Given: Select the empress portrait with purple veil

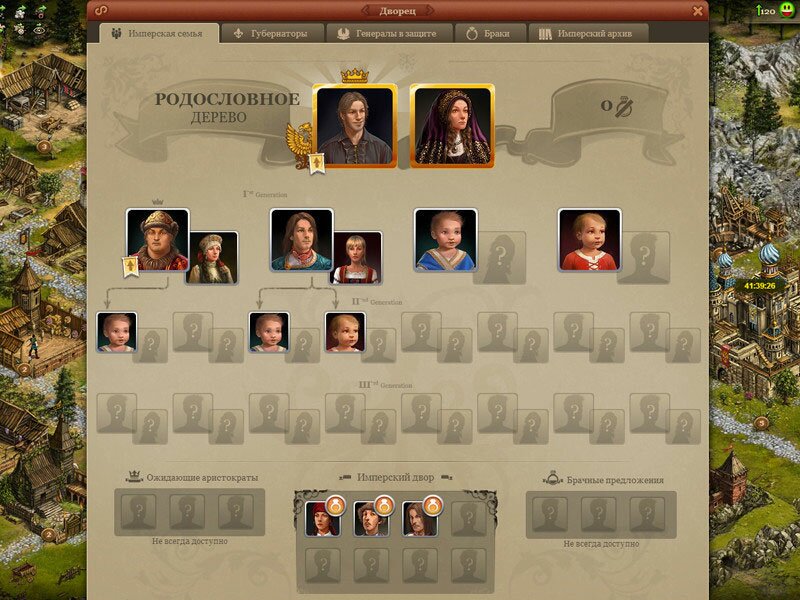Looking at the screenshot, I should 452,124.
